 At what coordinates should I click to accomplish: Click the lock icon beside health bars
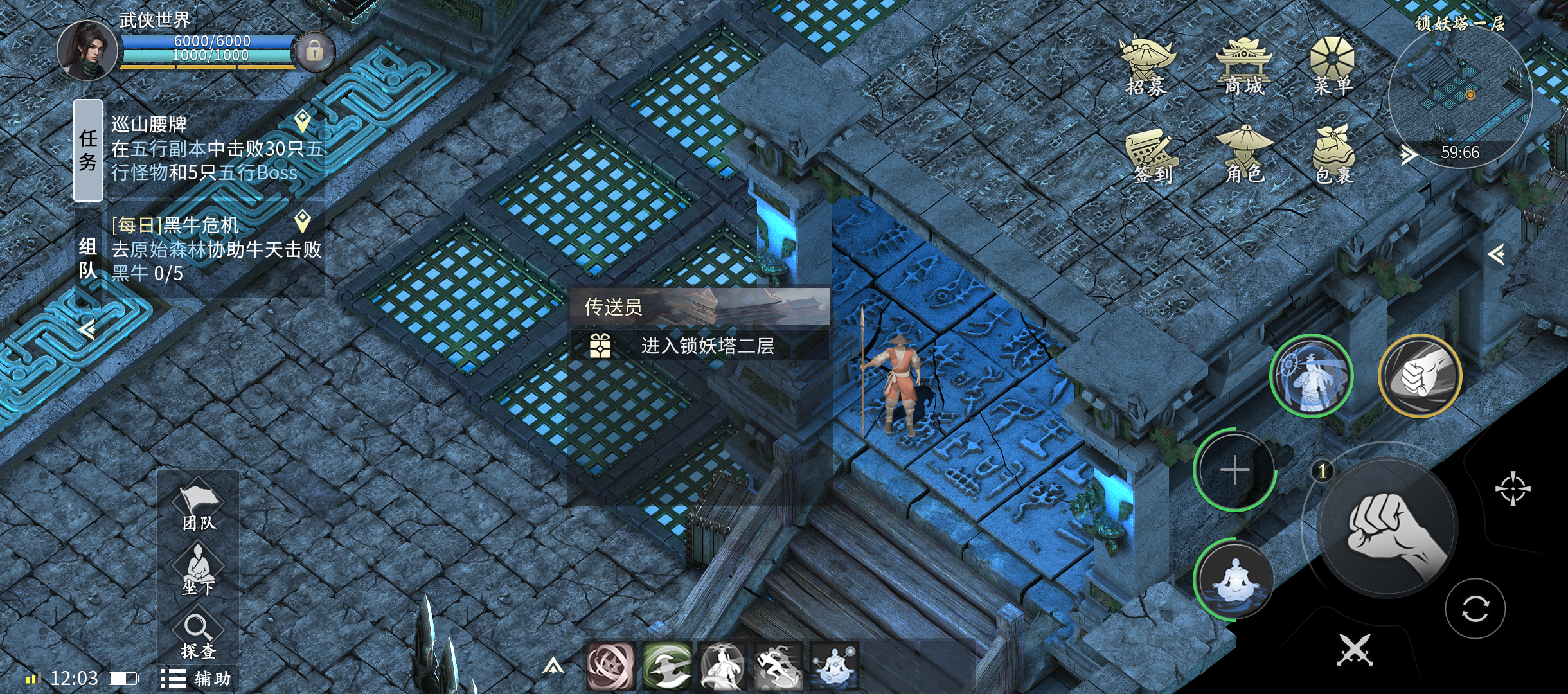(x=314, y=51)
